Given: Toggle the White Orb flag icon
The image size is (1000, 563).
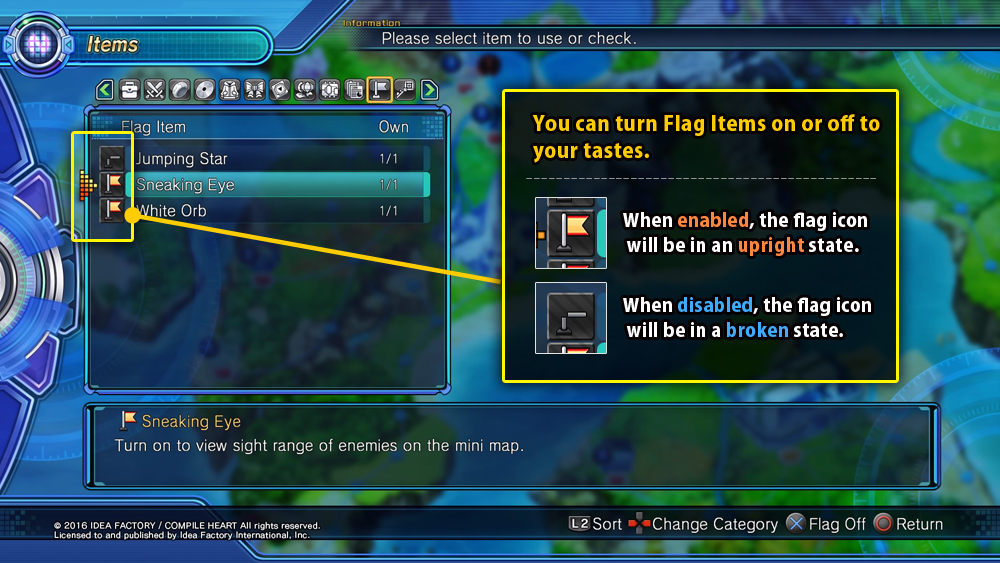Looking at the screenshot, I should point(113,211).
